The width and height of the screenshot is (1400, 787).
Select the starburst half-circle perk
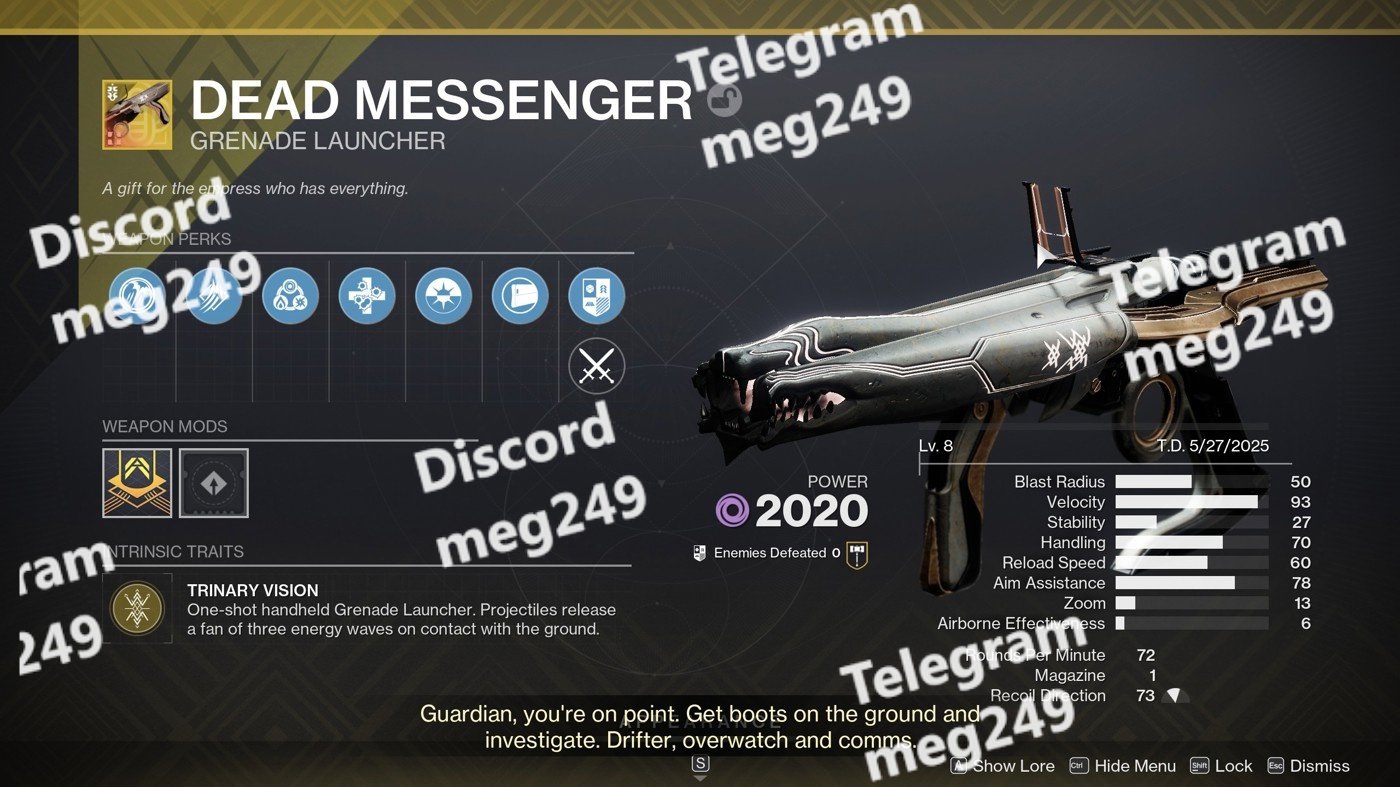(x=443, y=296)
